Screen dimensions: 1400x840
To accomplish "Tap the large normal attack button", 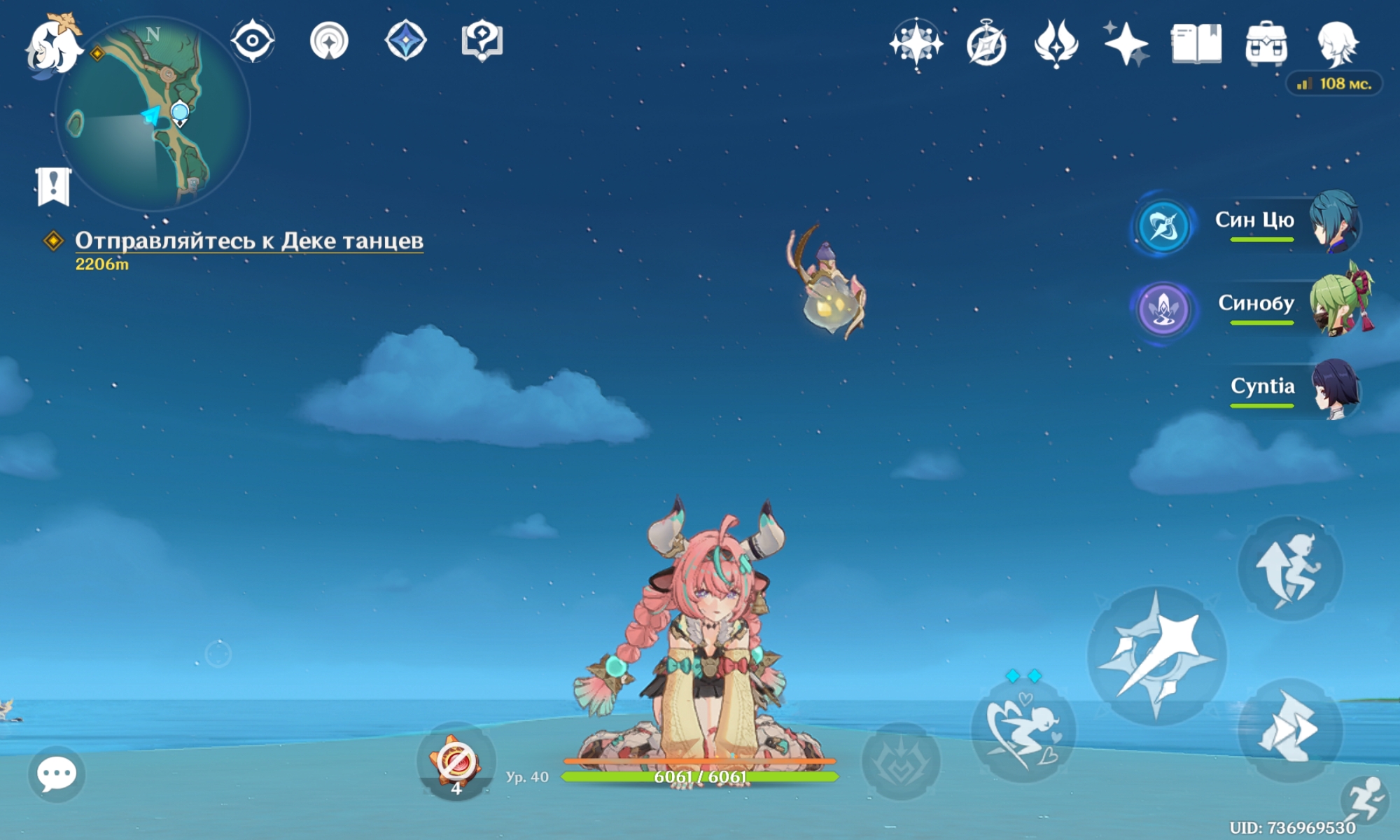I will click(x=1156, y=656).
